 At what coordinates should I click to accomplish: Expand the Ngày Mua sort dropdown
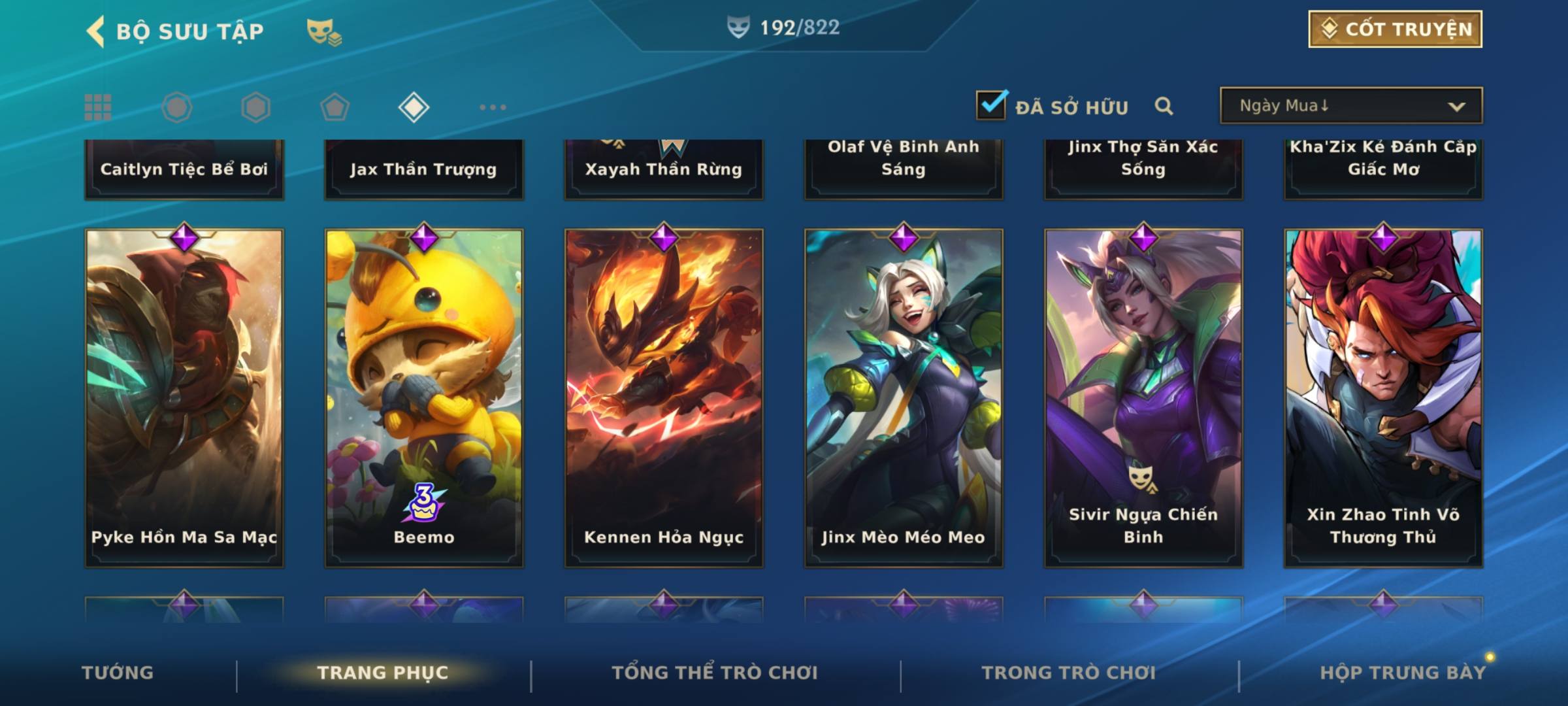1350,106
